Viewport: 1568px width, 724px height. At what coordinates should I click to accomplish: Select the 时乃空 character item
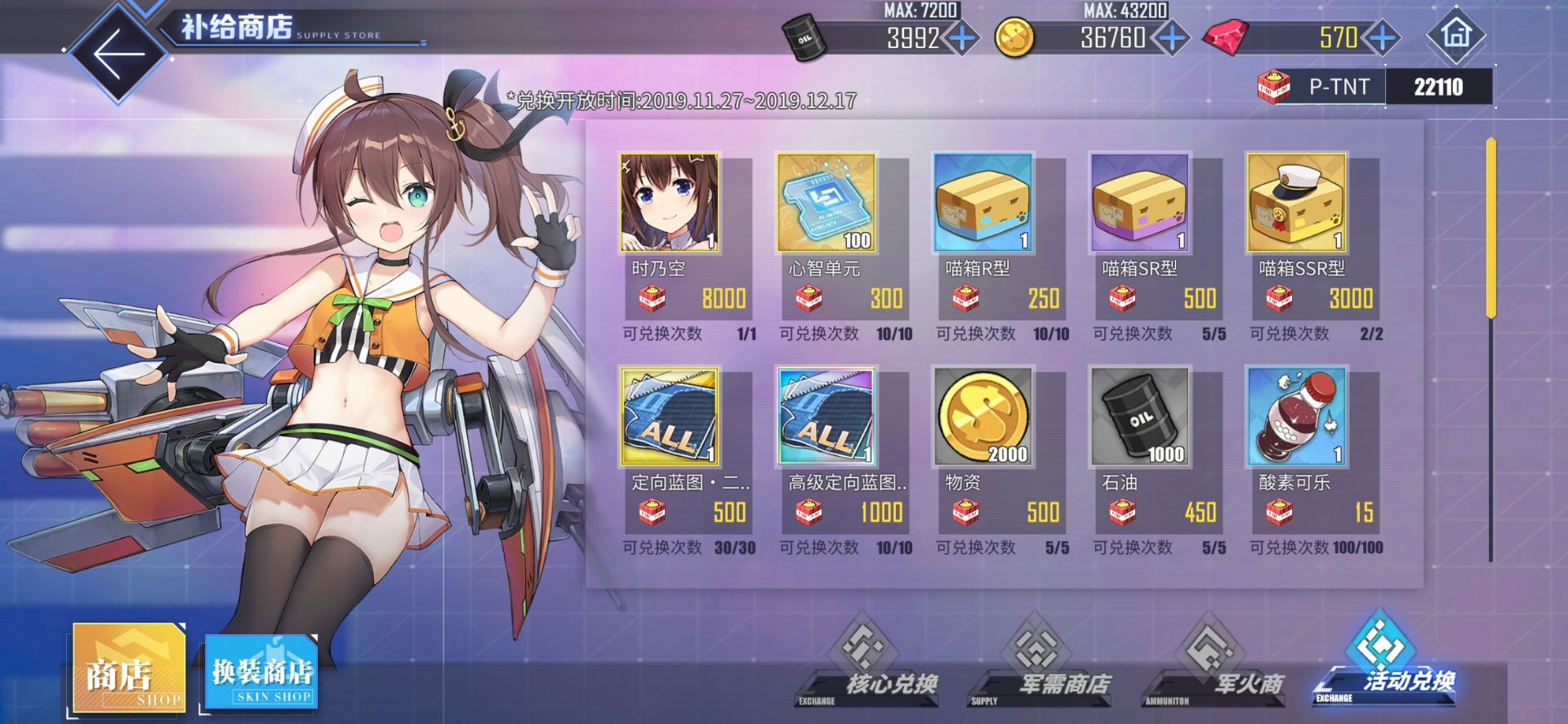670,203
